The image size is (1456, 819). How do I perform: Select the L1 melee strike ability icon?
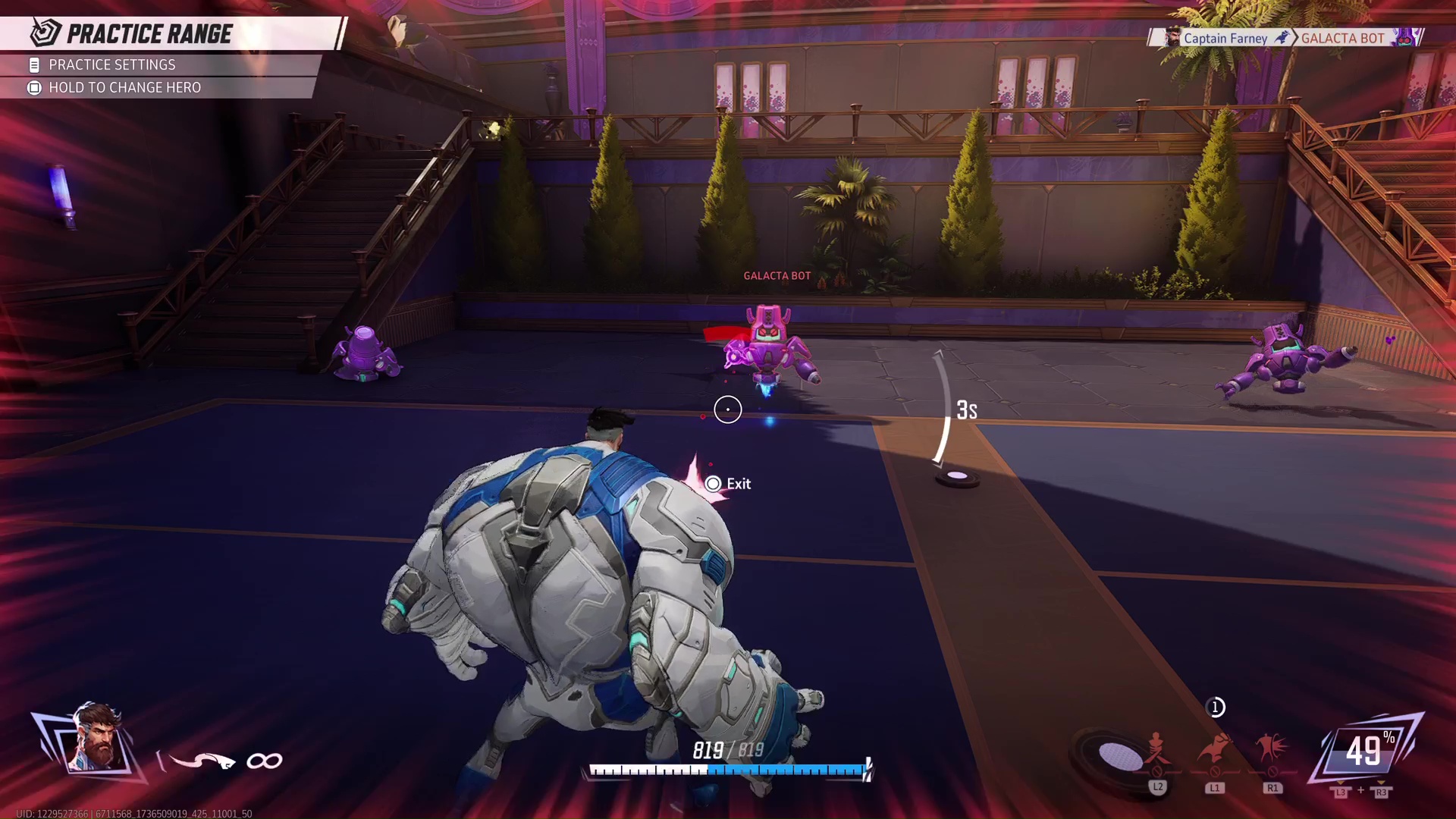pyautogui.click(x=1214, y=751)
